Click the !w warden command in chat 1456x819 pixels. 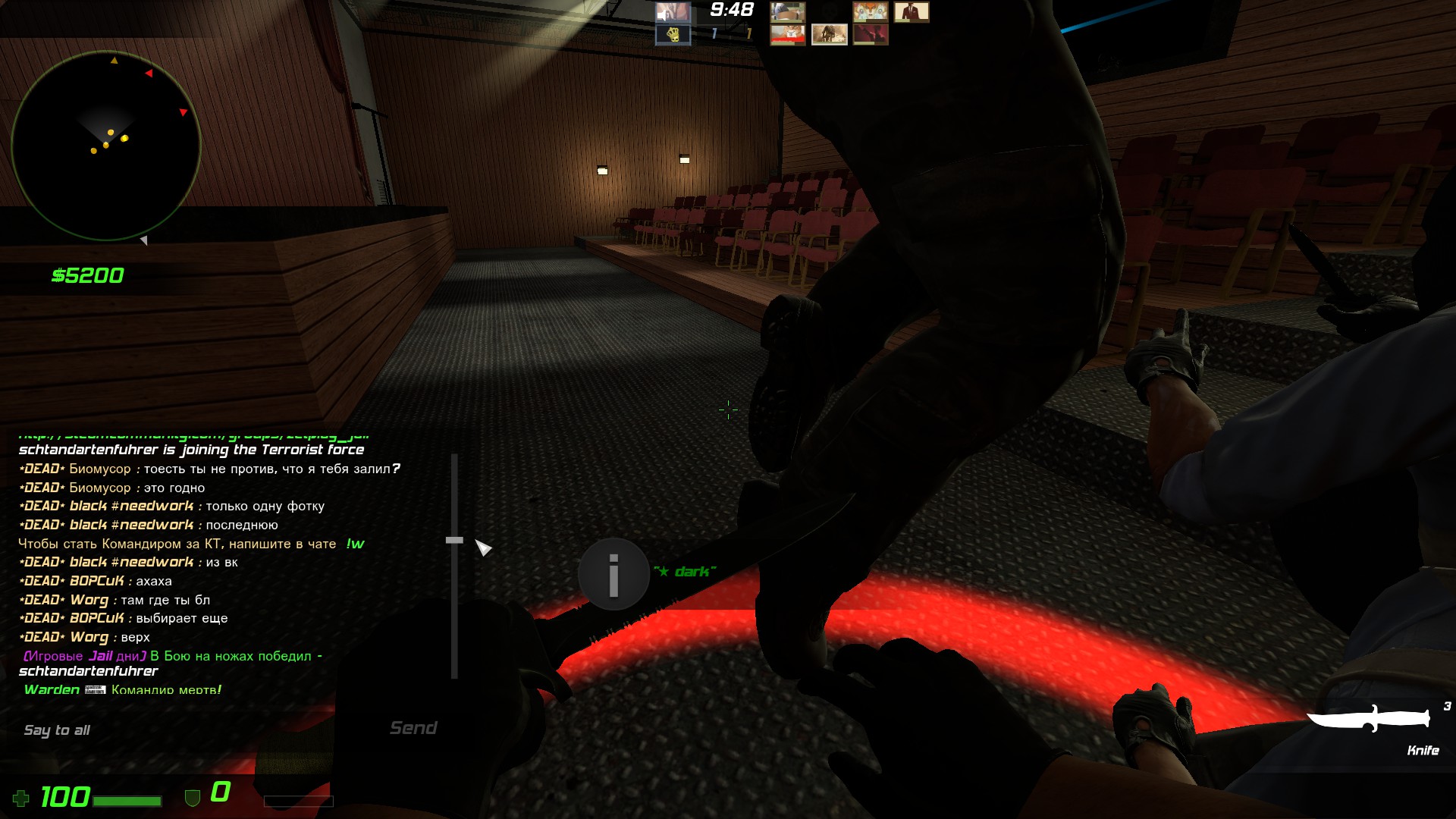pyautogui.click(x=355, y=544)
